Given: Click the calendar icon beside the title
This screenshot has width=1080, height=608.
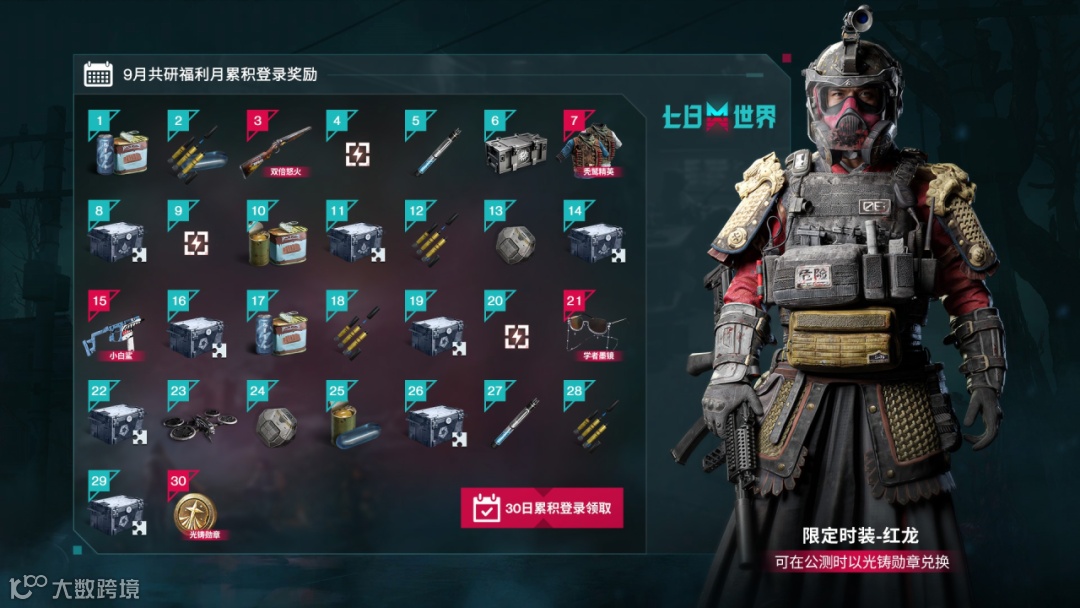Looking at the screenshot, I should click(x=98, y=74).
